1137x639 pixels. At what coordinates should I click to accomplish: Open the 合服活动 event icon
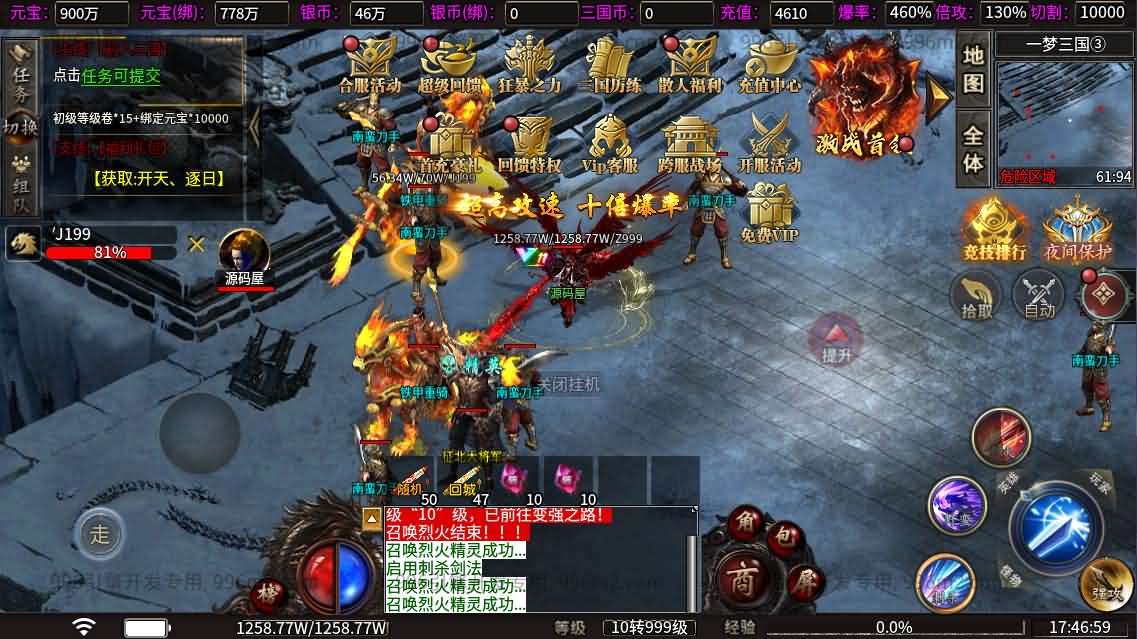(369, 63)
